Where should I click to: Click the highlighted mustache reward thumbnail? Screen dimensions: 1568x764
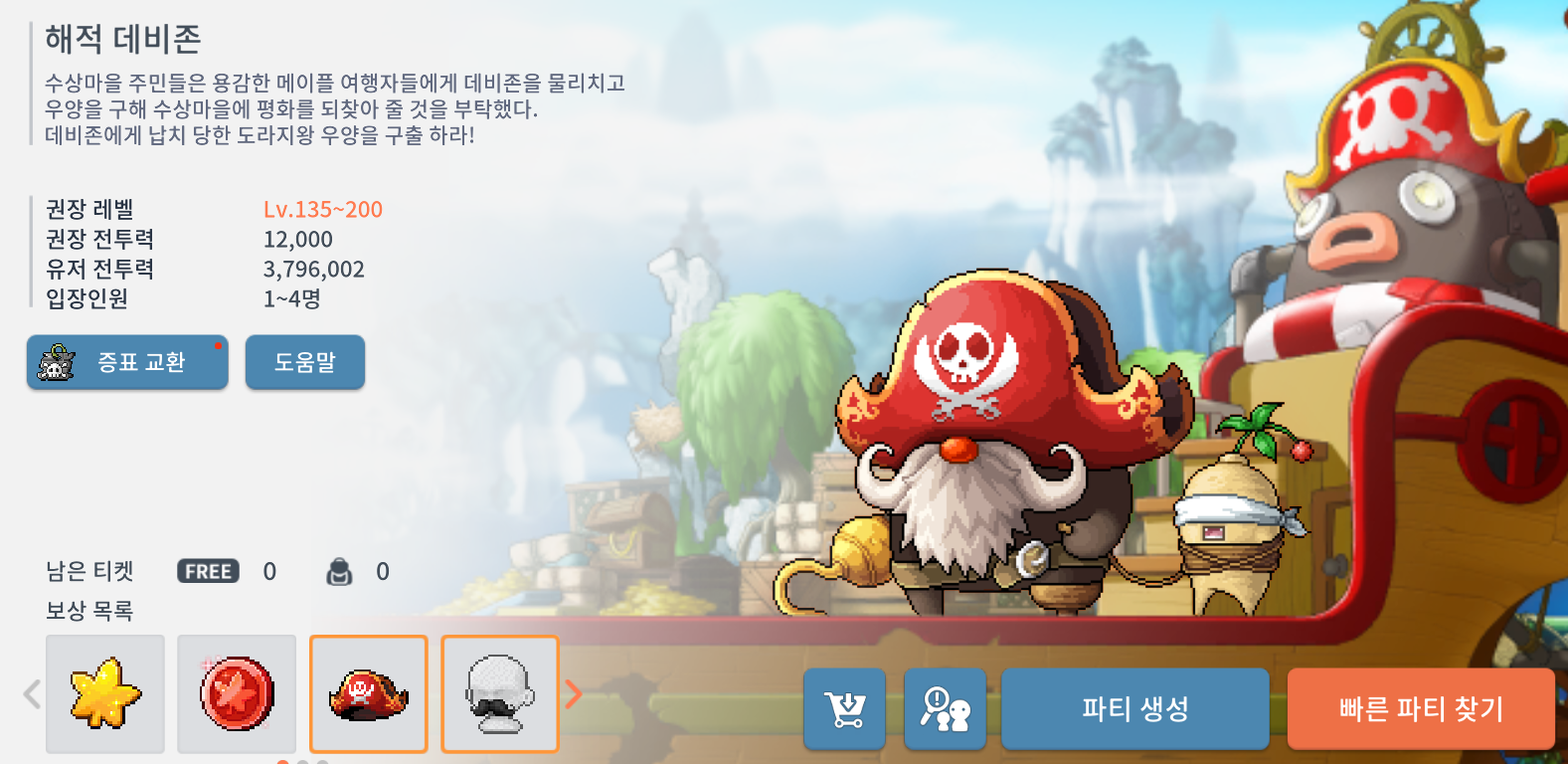click(499, 693)
